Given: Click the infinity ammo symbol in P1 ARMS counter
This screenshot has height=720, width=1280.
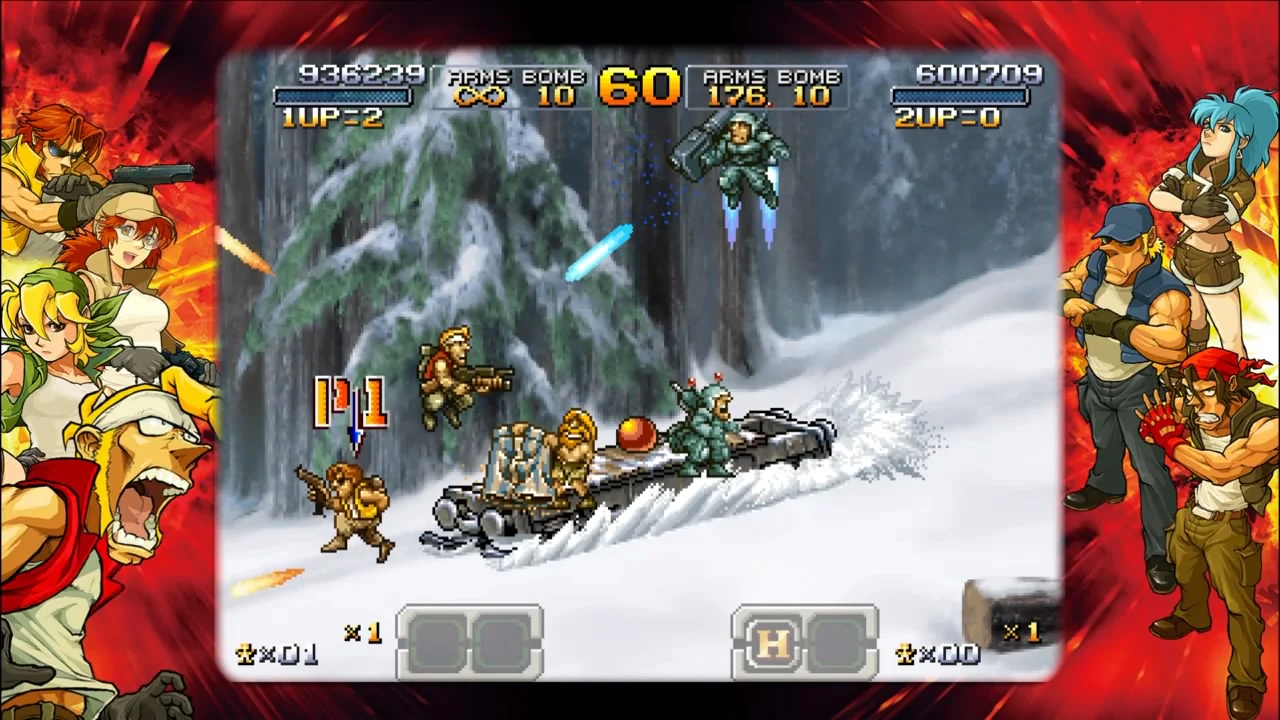Looking at the screenshot, I should coord(480,97).
